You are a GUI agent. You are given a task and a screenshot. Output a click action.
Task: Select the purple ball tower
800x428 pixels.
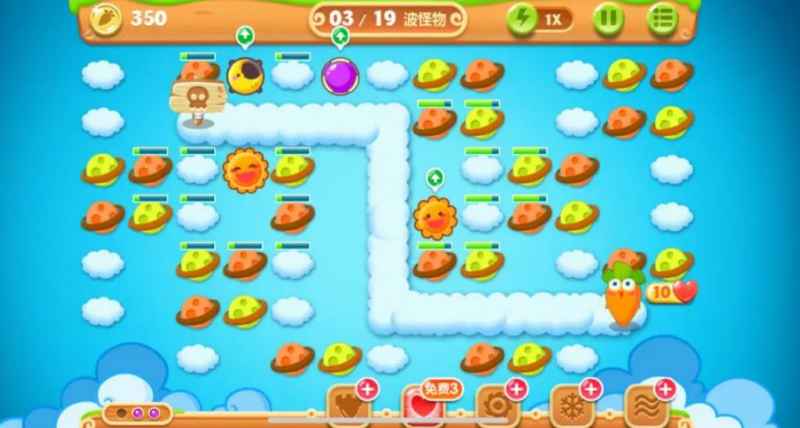click(x=339, y=75)
